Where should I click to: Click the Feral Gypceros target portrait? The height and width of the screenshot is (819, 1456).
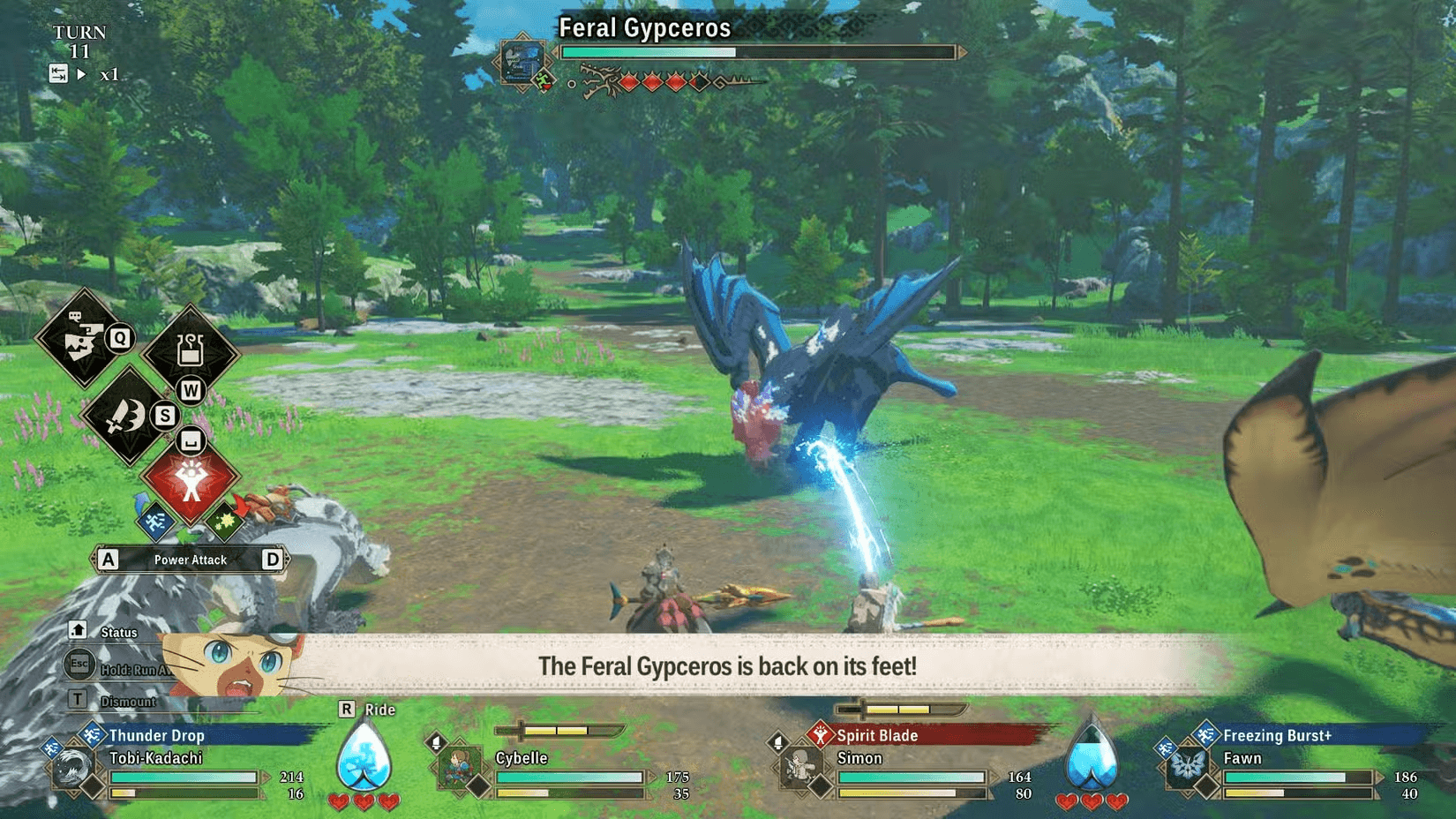click(x=522, y=61)
